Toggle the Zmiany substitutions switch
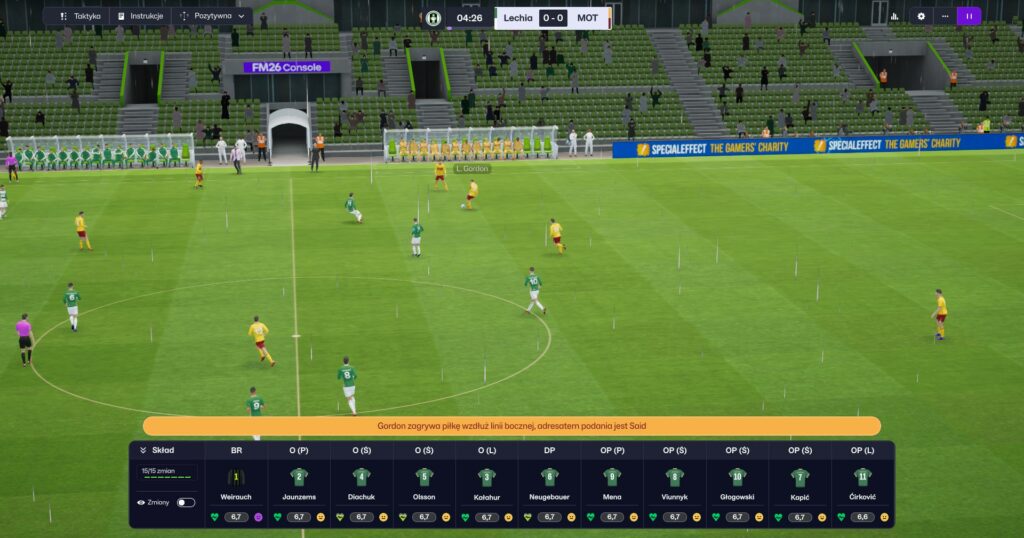The image size is (1024, 538). point(186,502)
